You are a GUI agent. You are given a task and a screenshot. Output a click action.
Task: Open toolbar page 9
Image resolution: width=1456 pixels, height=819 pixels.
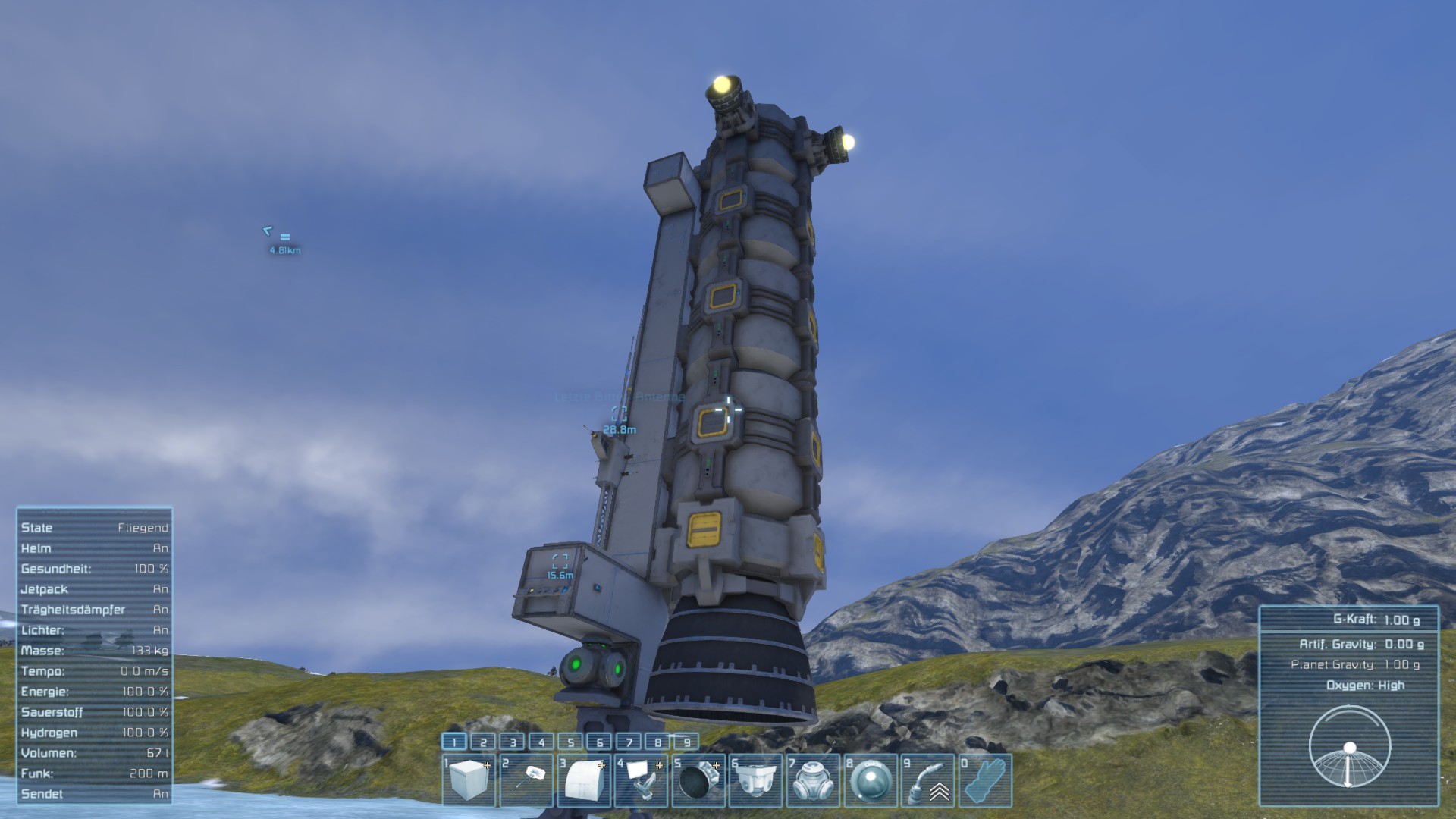(x=687, y=742)
